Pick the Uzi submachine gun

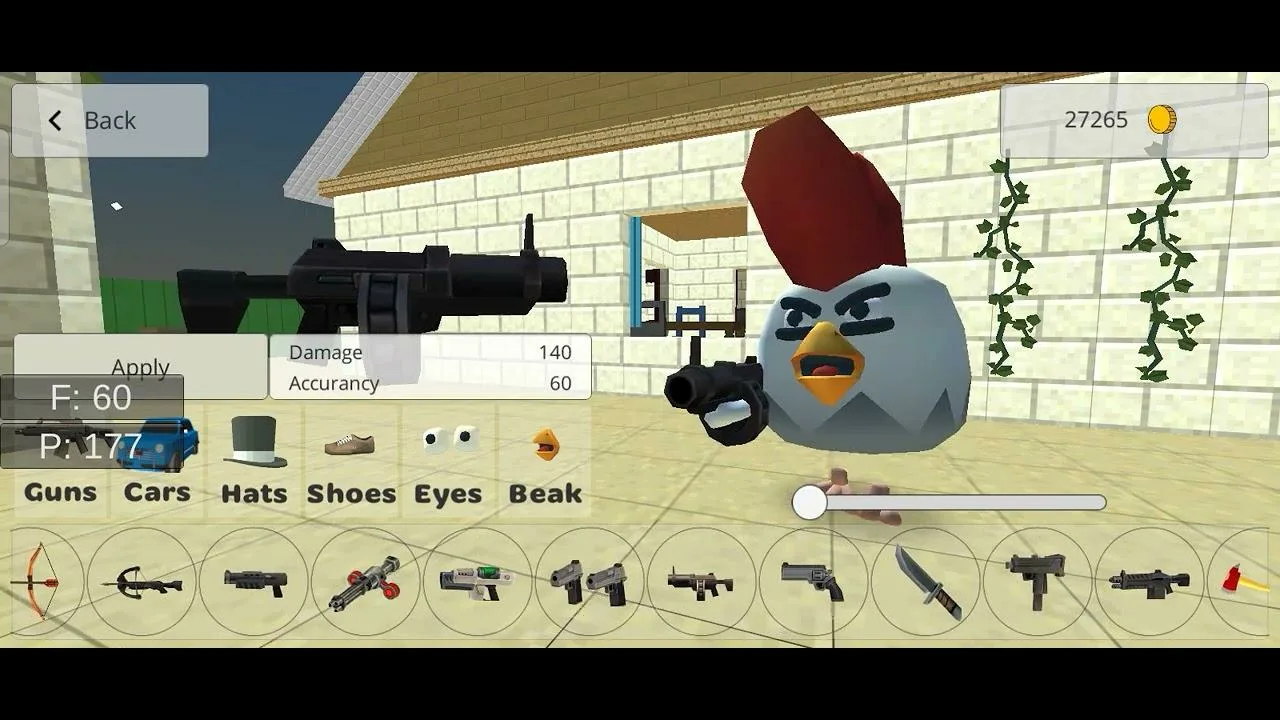point(1035,585)
